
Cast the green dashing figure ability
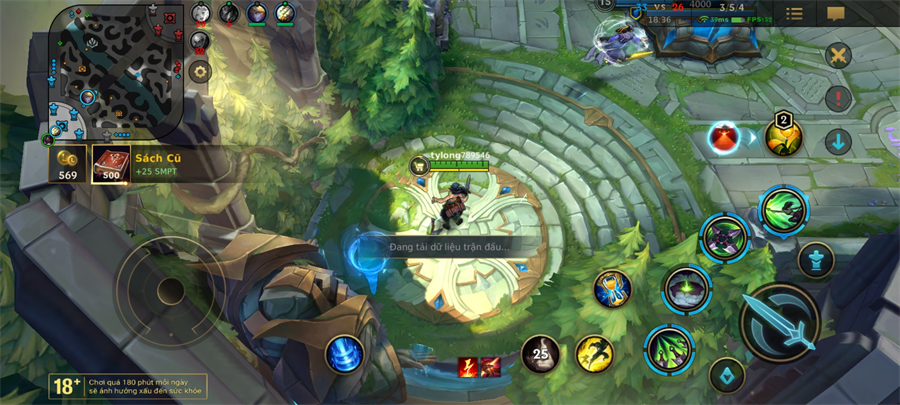783,209
